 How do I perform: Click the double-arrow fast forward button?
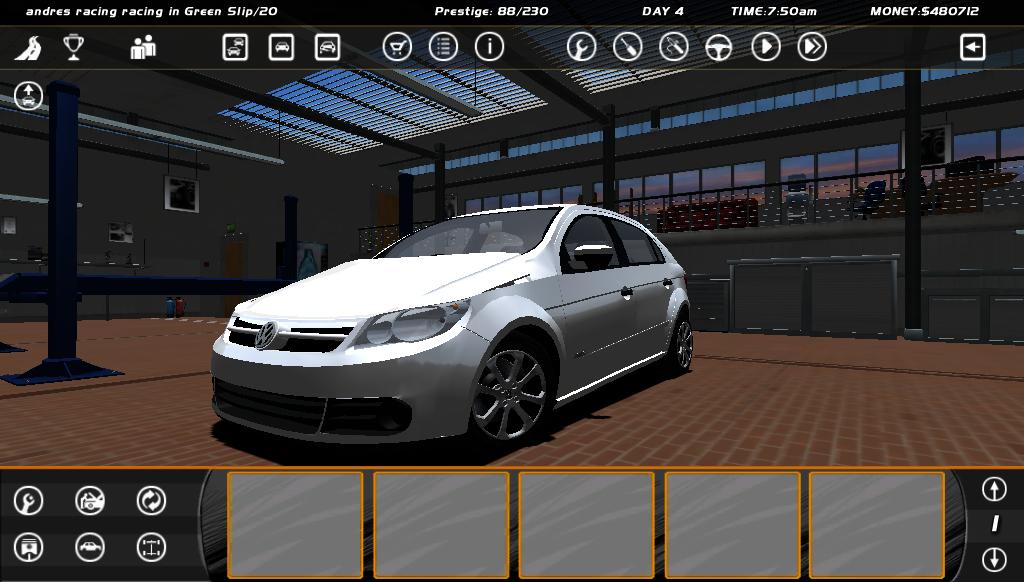pos(812,47)
